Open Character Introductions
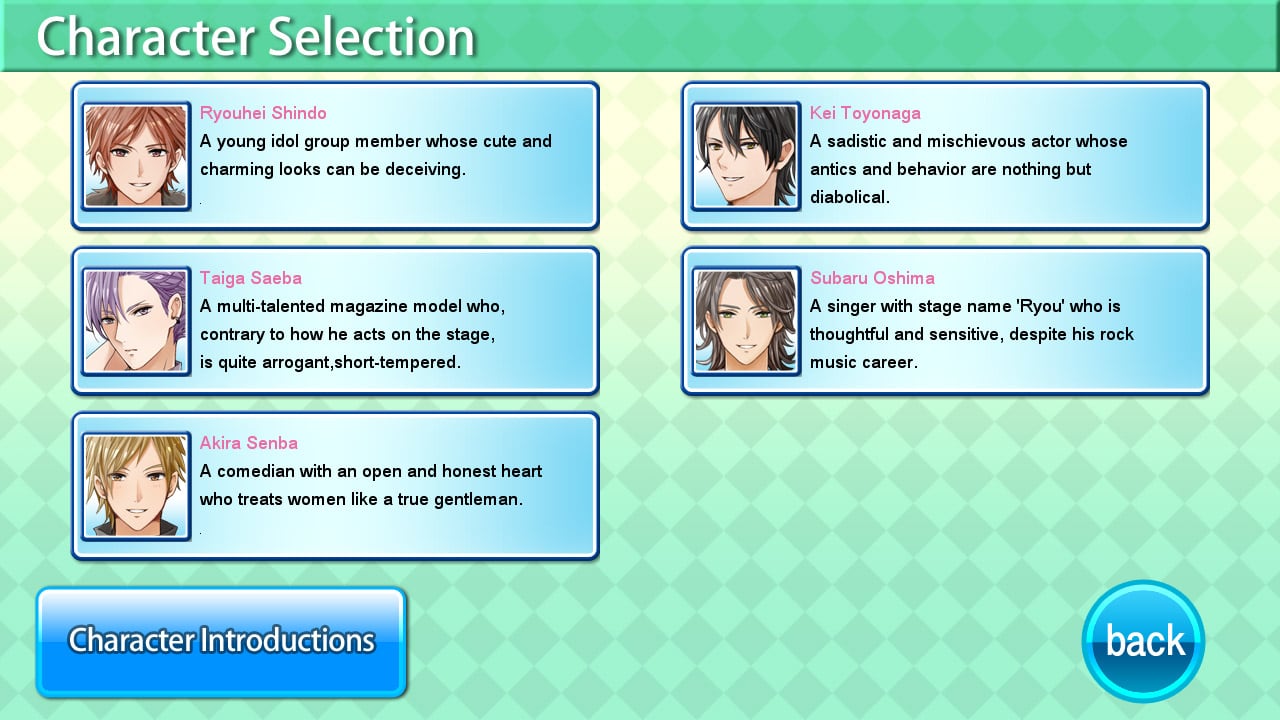This screenshot has width=1280, height=720. coord(221,641)
